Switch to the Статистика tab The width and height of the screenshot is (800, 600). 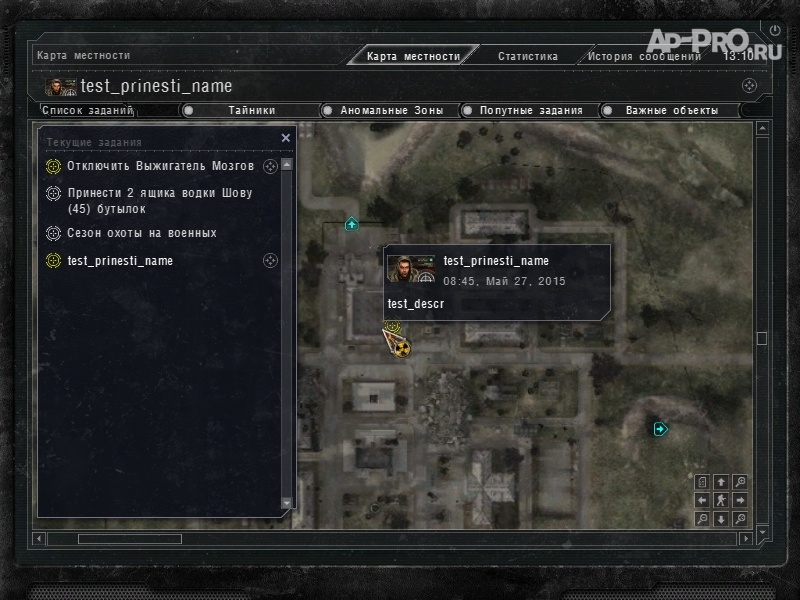(527, 56)
